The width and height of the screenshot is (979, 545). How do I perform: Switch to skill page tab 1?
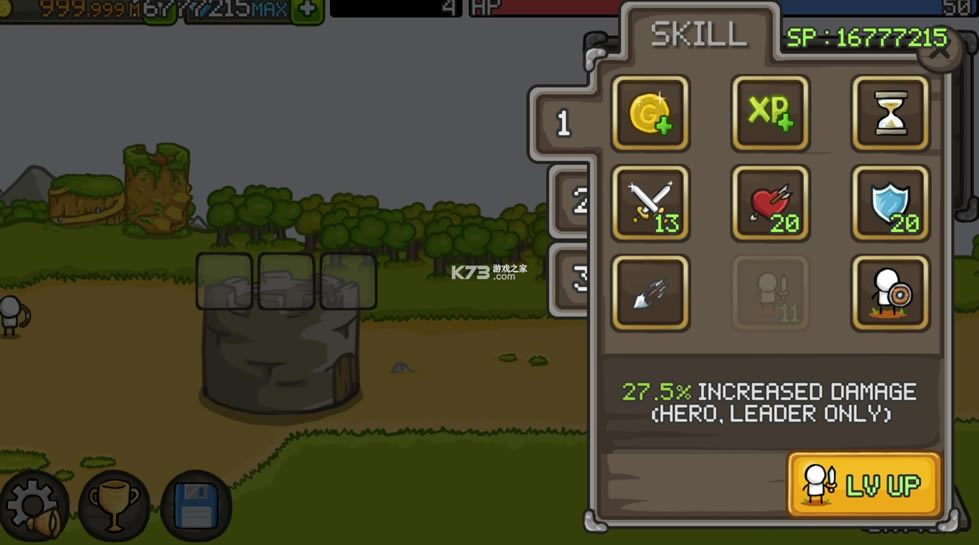[x=565, y=123]
